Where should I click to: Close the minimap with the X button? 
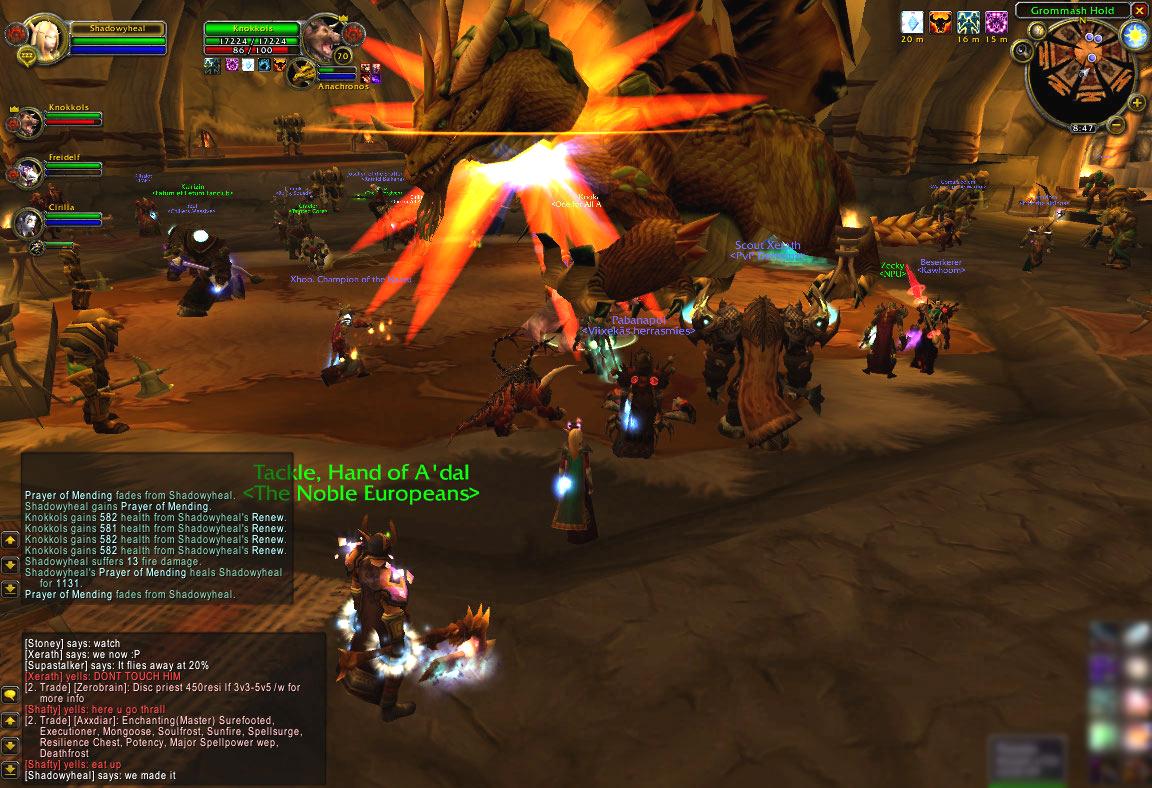coord(1138,10)
